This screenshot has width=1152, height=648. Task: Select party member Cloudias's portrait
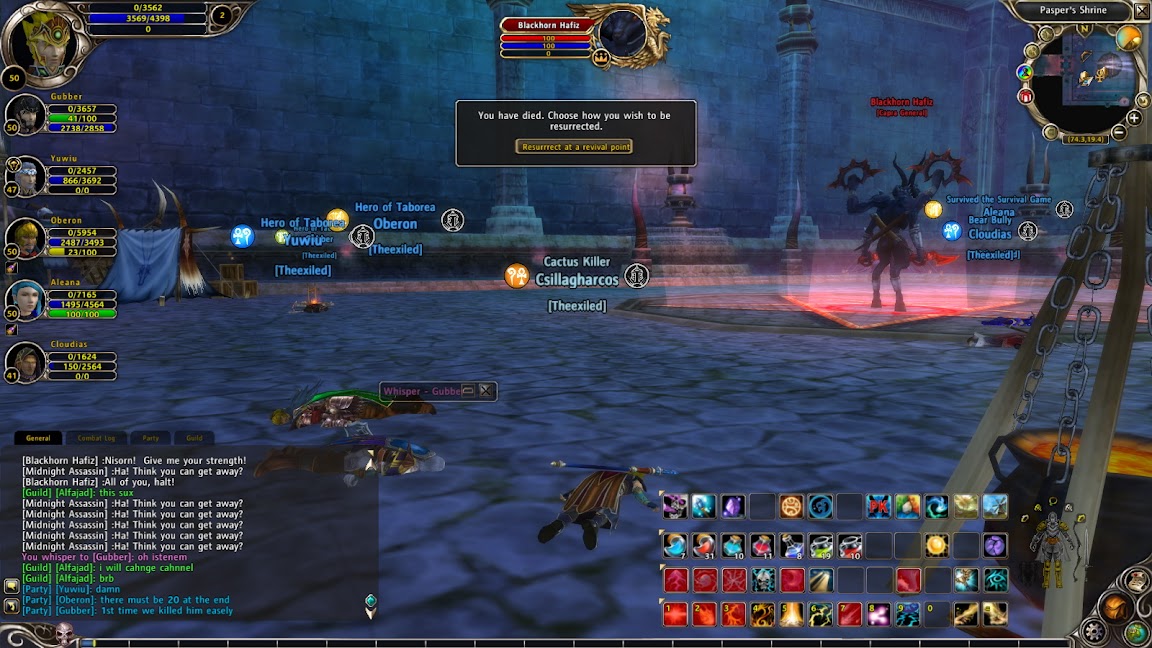[27, 362]
